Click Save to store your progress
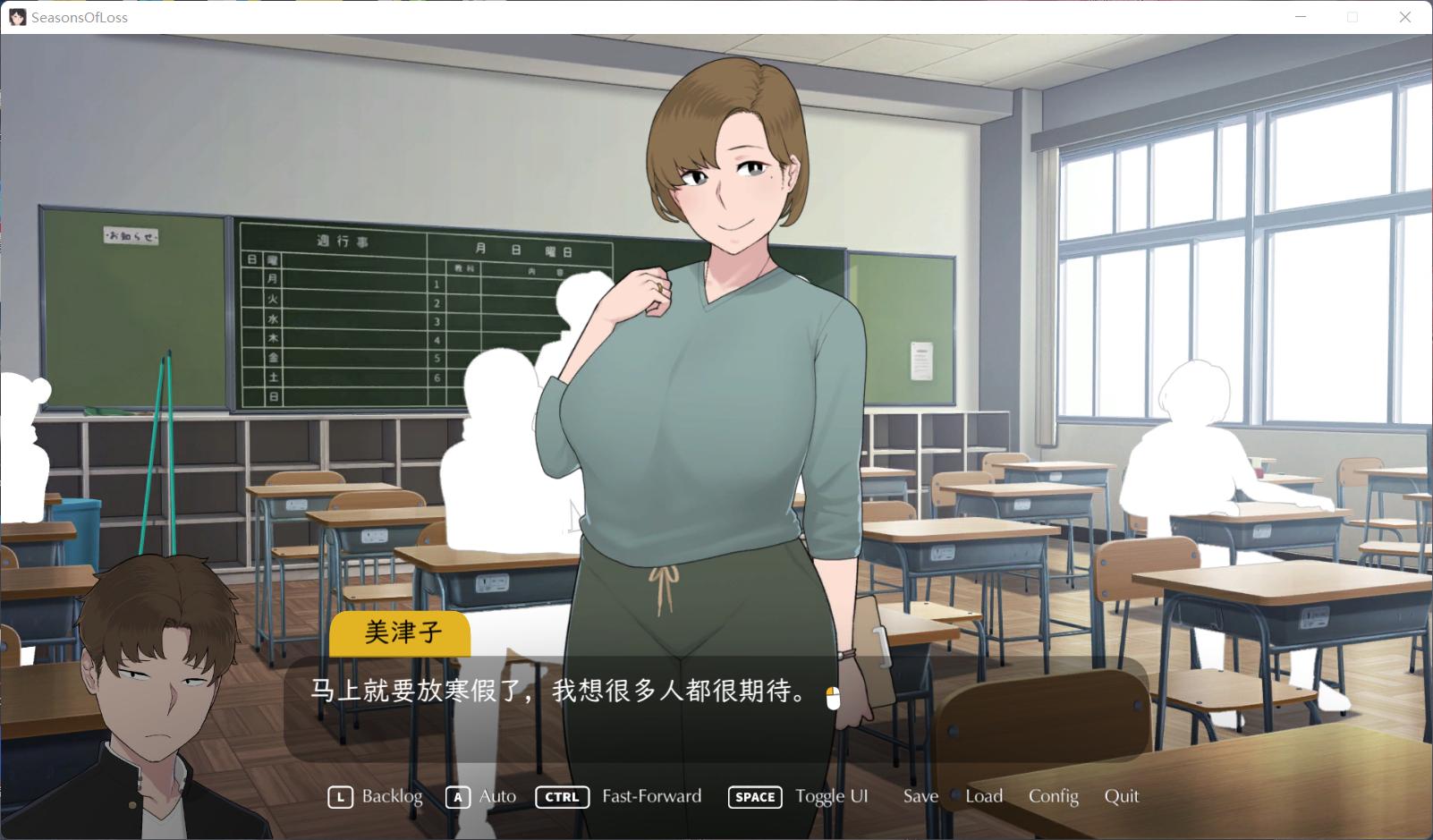This screenshot has width=1433, height=840. tap(920, 796)
